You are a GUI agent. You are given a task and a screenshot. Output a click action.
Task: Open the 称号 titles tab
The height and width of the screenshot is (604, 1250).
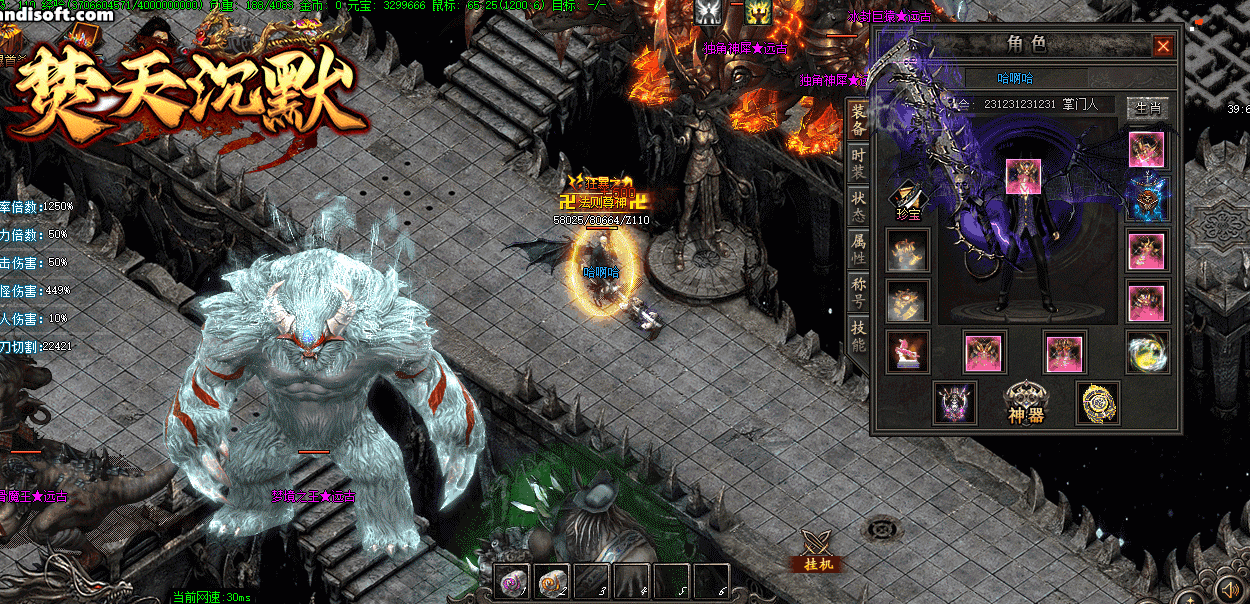click(x=858, y=291)
